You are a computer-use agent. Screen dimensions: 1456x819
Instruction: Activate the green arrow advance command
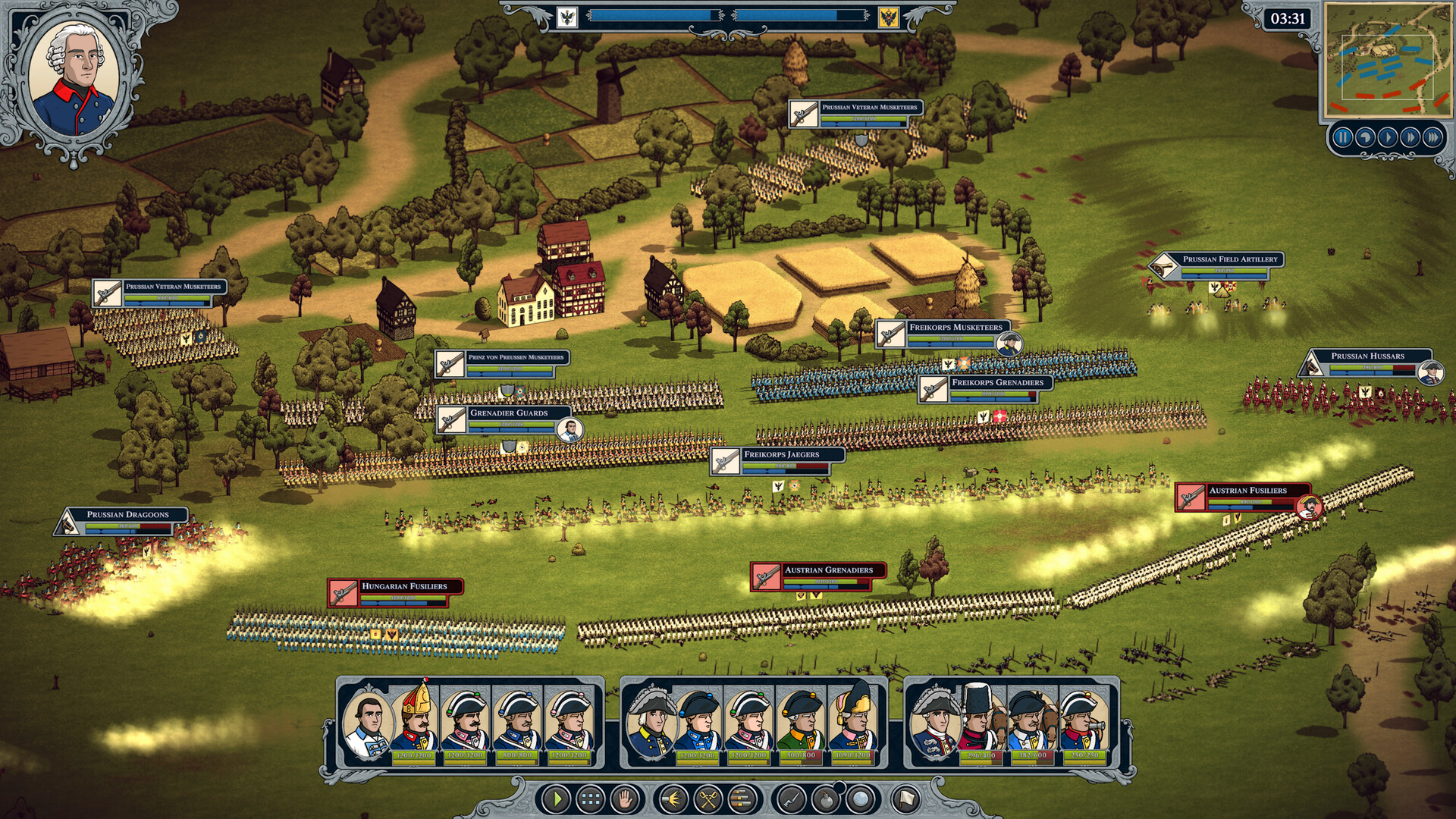click(556, 799)
